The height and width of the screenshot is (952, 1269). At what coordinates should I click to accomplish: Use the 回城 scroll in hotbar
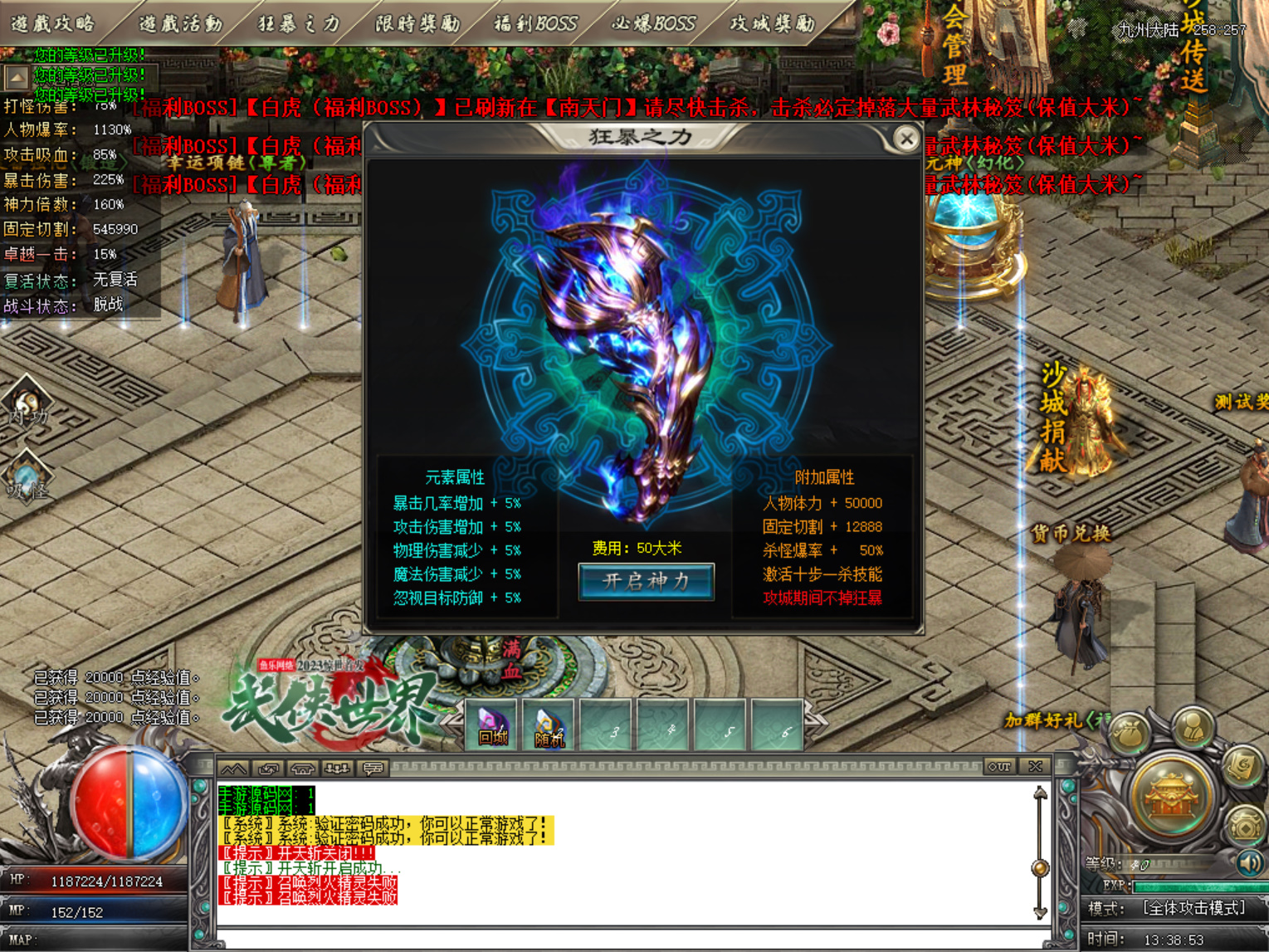tap(493, 725)
